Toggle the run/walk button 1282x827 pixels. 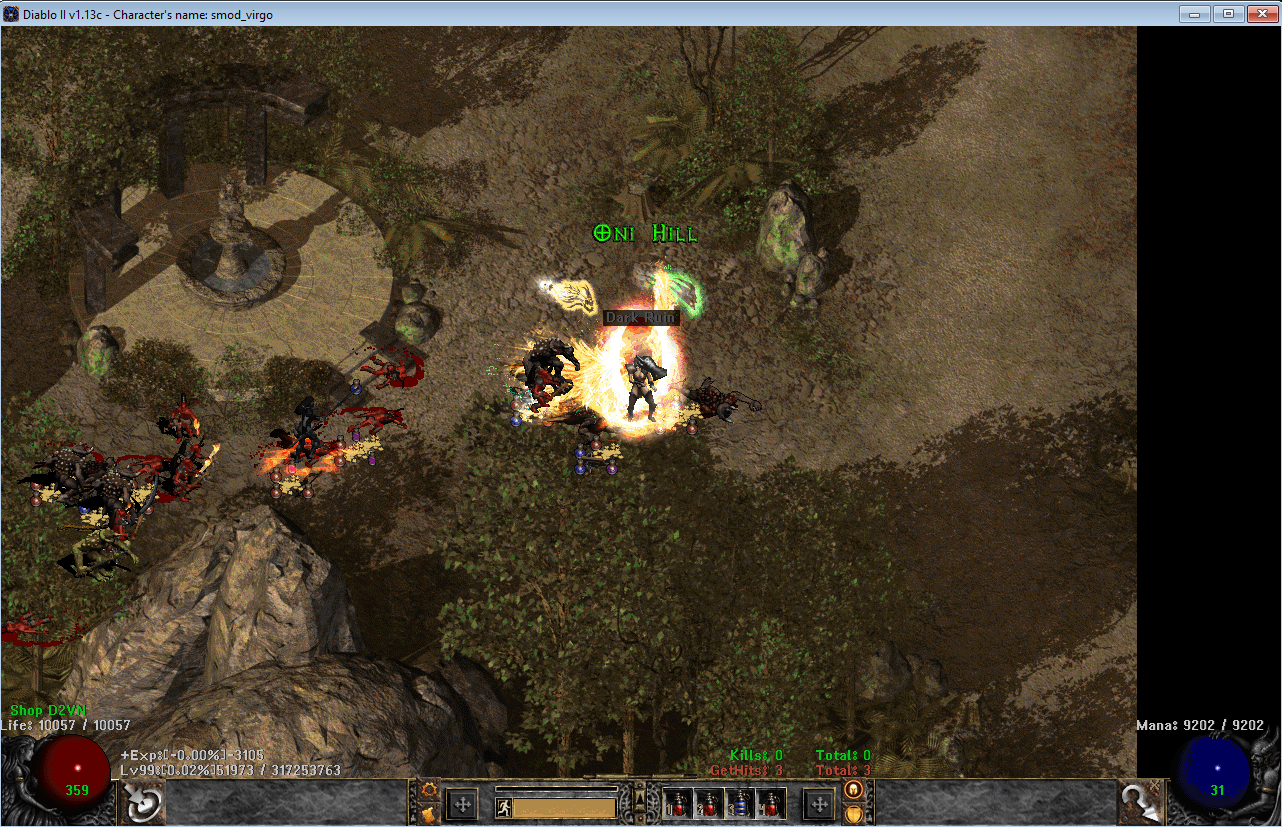coord(504,808)
